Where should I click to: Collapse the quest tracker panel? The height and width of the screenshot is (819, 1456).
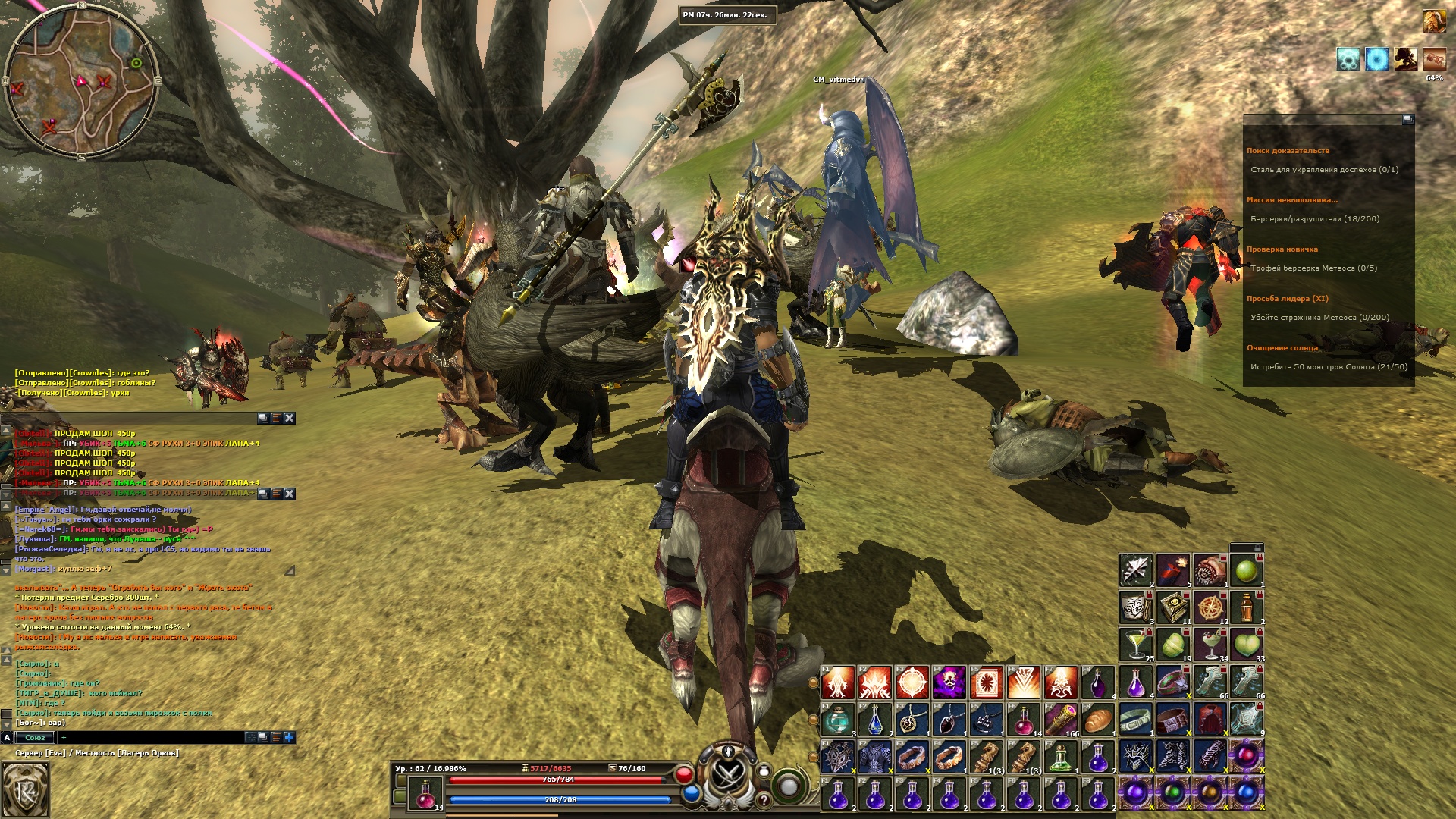pyautogui.click(x=1407, y=119)
